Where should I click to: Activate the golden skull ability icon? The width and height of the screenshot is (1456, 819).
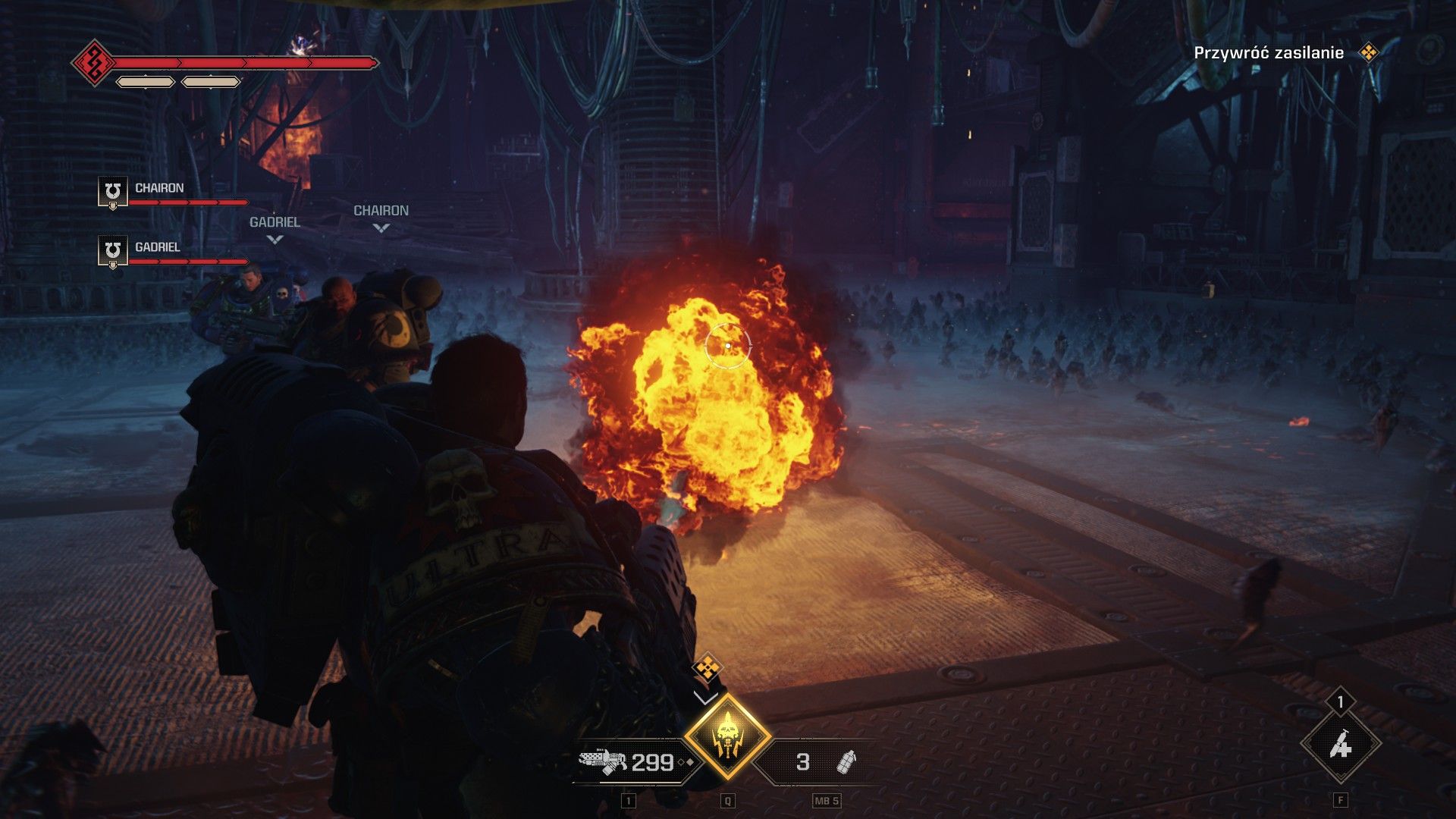pos(727,736)
